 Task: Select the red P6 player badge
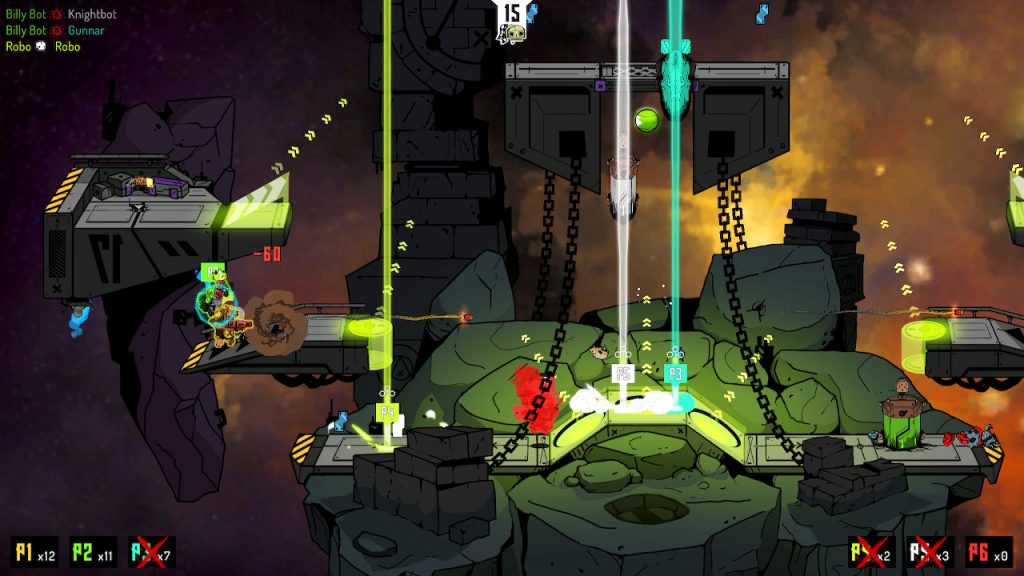pos(988,552)
